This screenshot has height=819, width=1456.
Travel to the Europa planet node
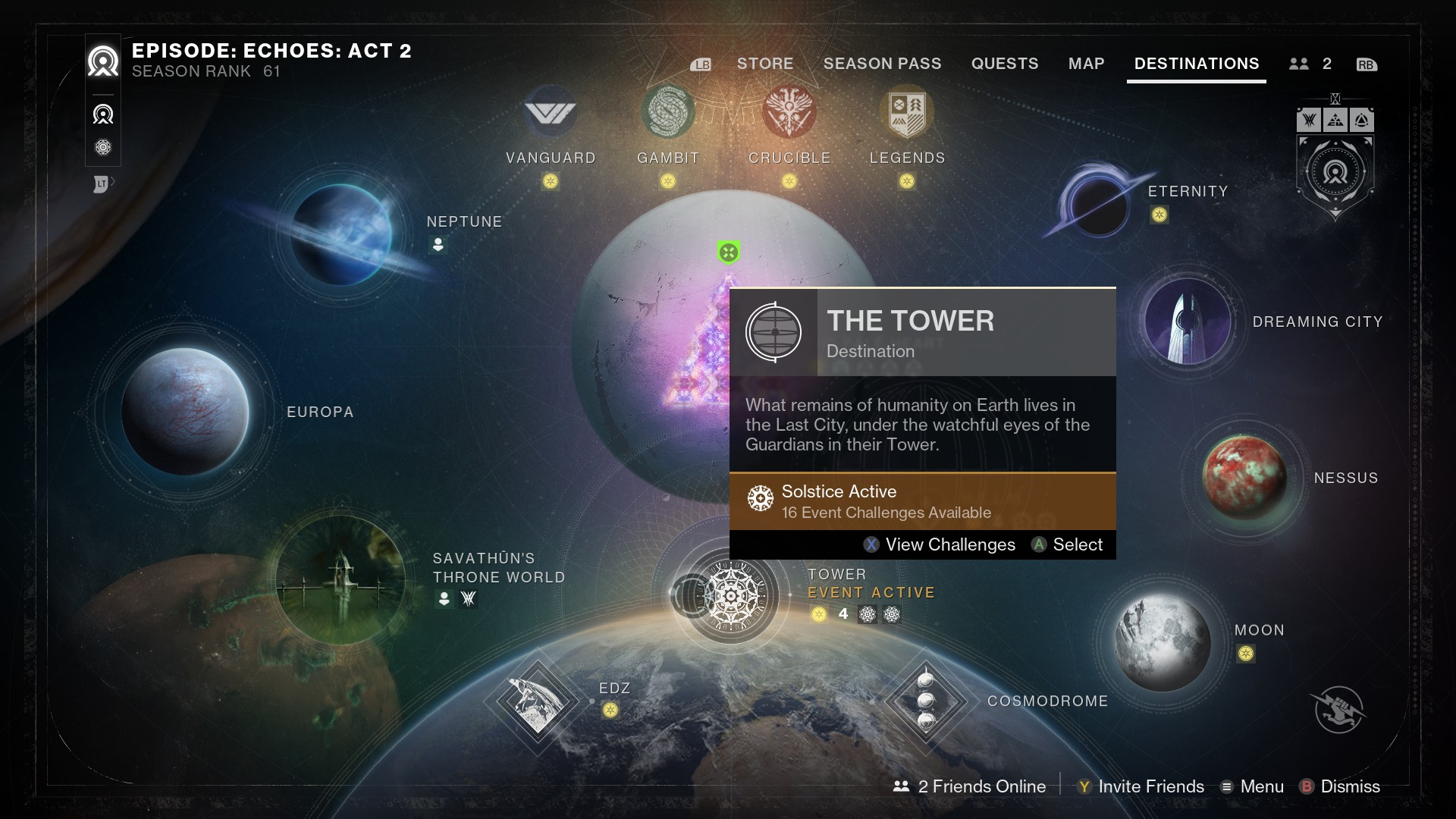185,411
